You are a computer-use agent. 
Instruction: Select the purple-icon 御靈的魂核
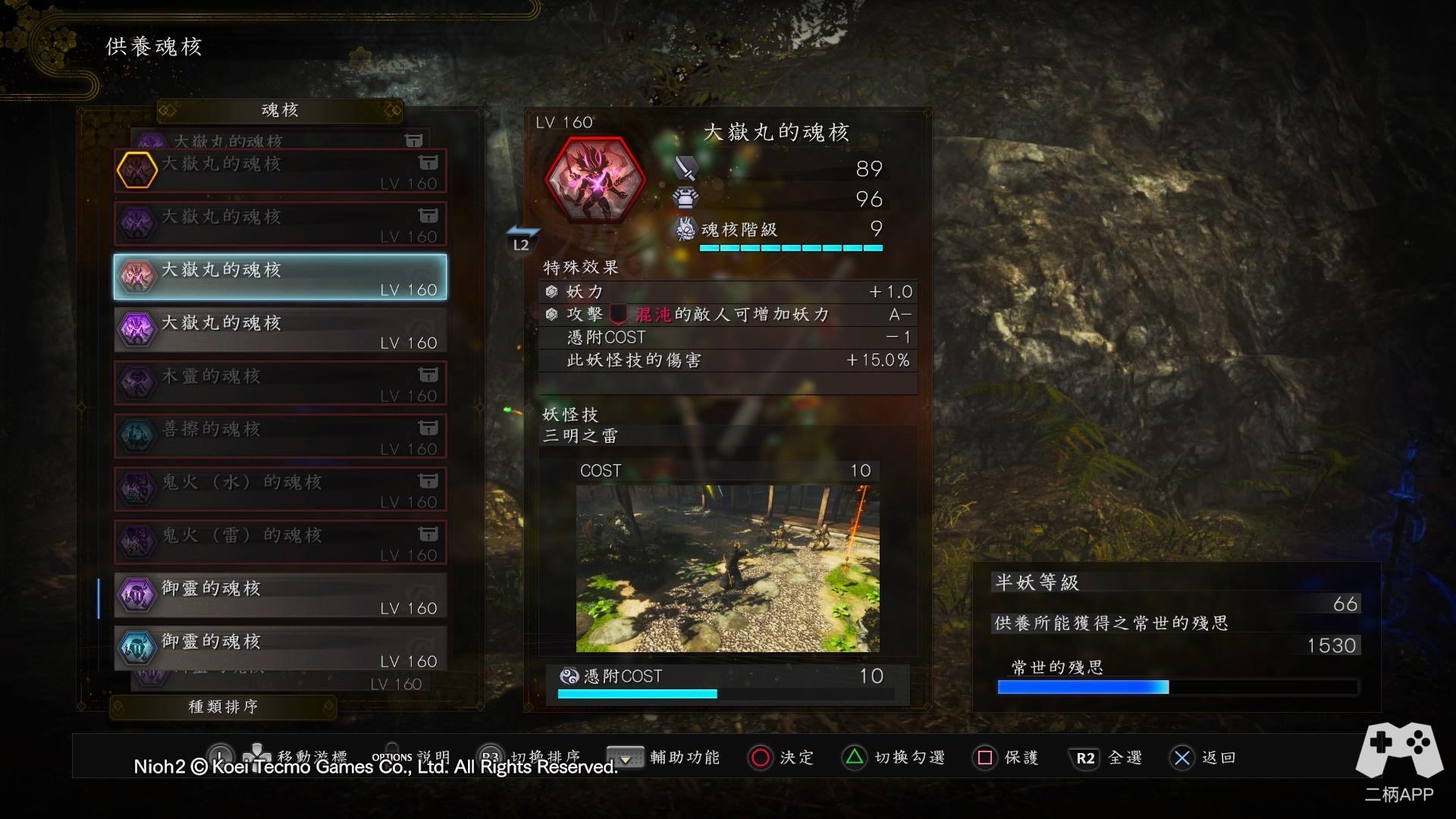point(280,595)
